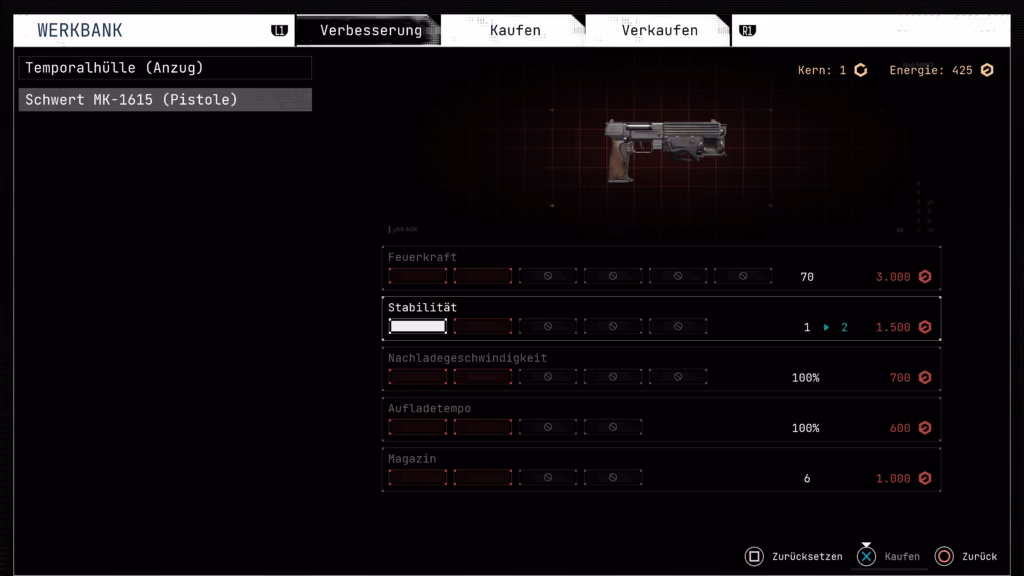Click the Magazin upgrade row
This screenshot has width=1024, height=576.
(x=660, y=470)
